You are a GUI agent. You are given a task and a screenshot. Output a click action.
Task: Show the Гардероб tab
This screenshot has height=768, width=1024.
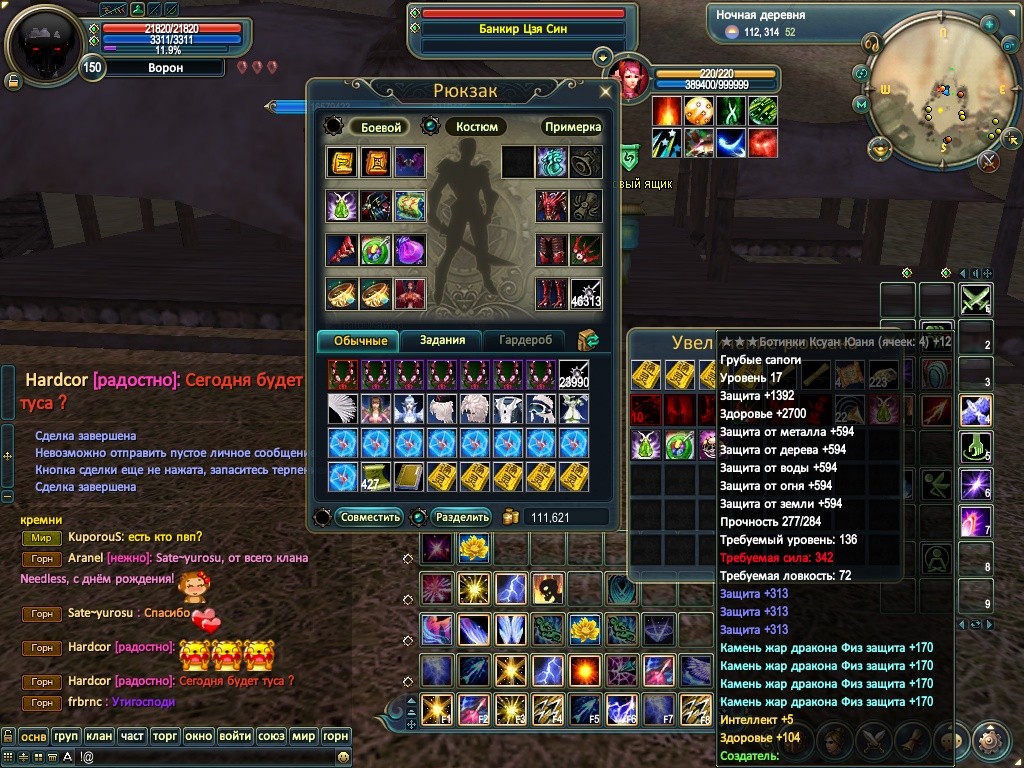(x=525, y=340)
